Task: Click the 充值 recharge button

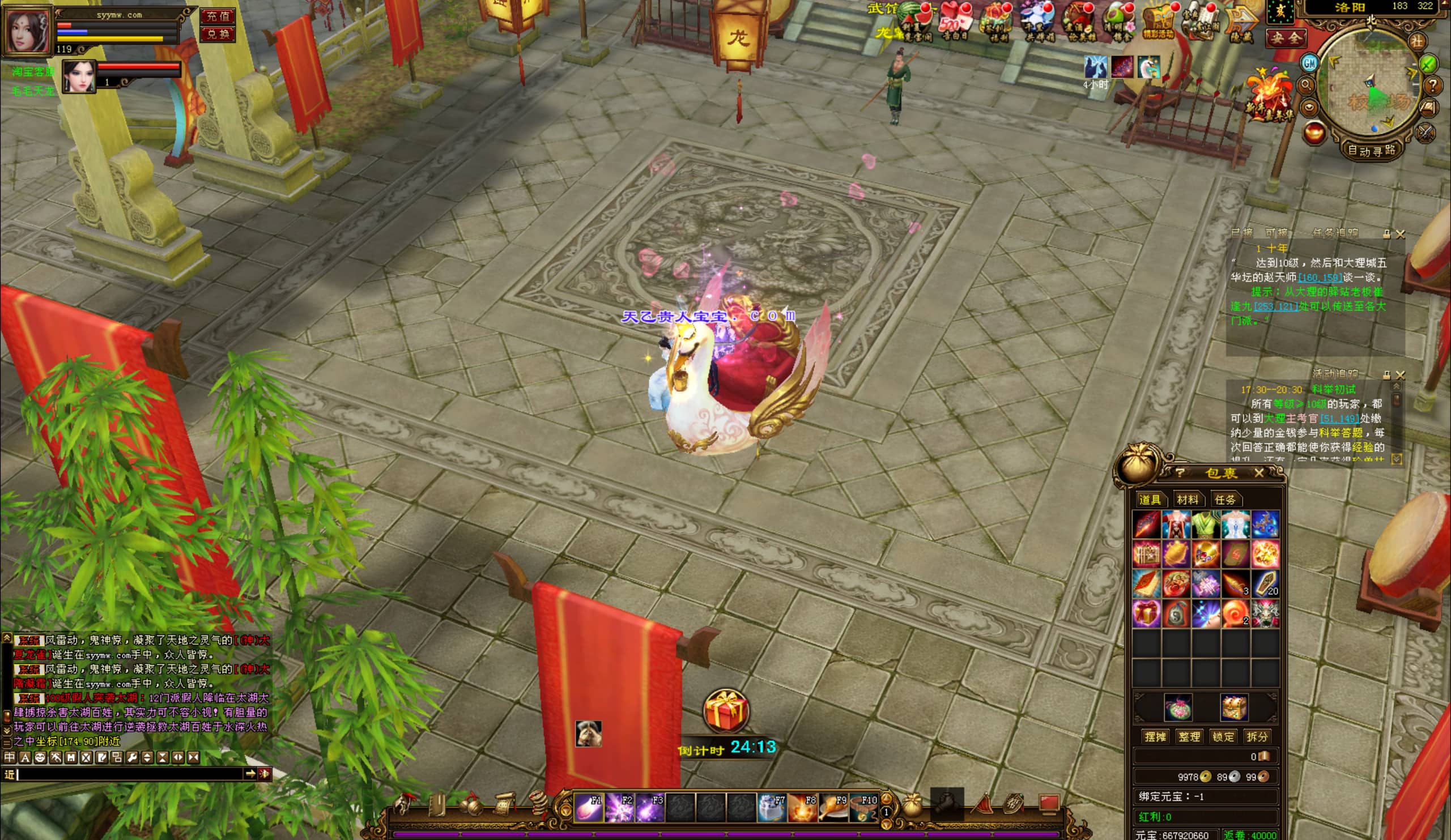Action: click(x=218, y=16)
